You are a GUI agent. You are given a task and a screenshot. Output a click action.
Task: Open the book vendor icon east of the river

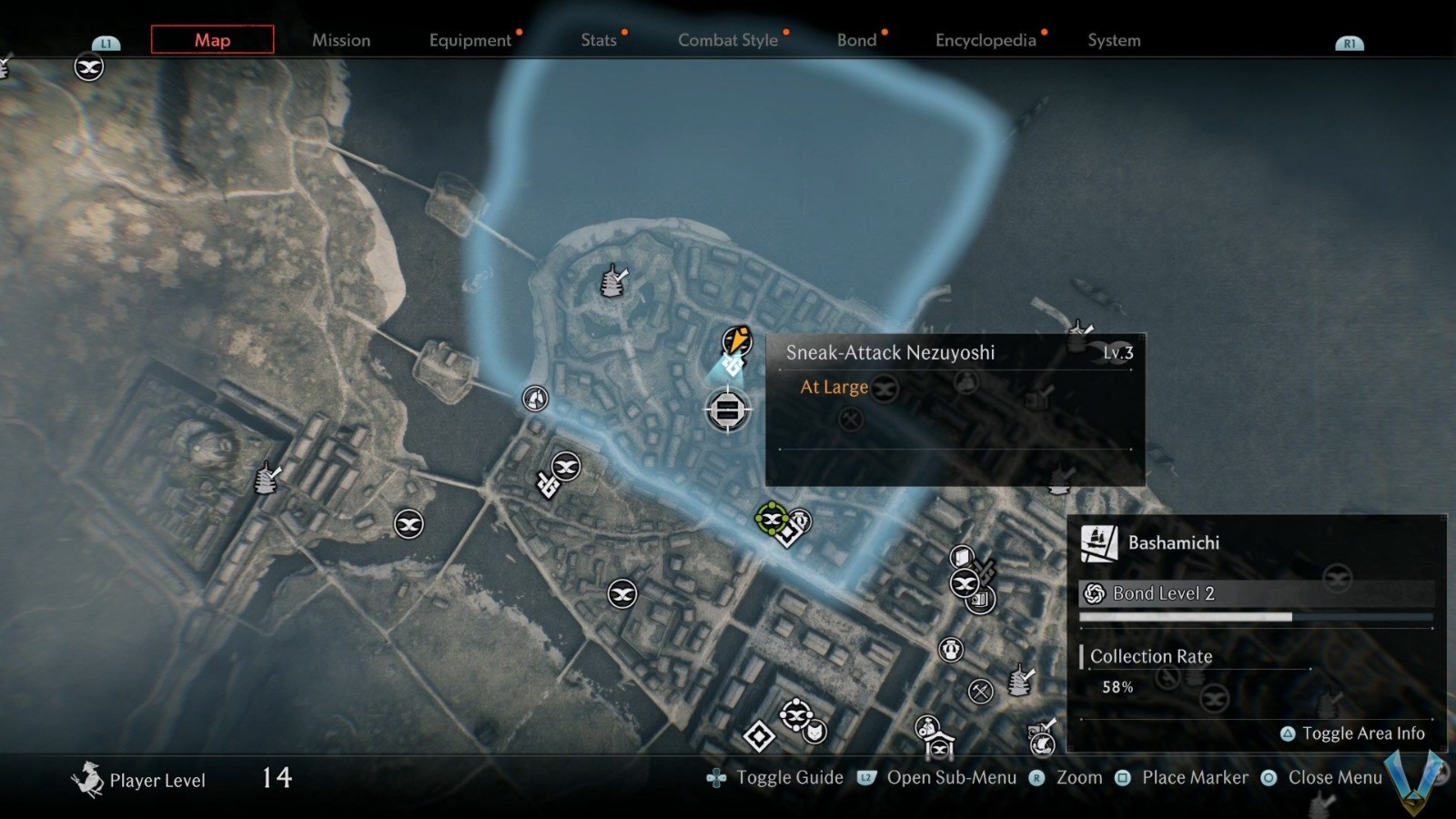tap(962, 556)
